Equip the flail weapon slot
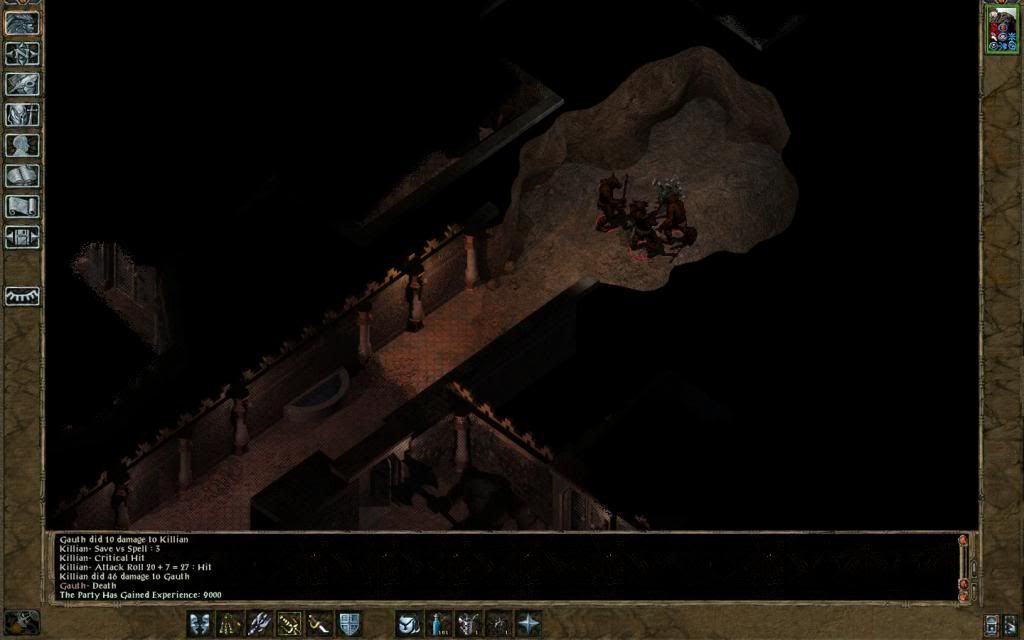This screenshot has width=1024, height=640. point(229,624)
